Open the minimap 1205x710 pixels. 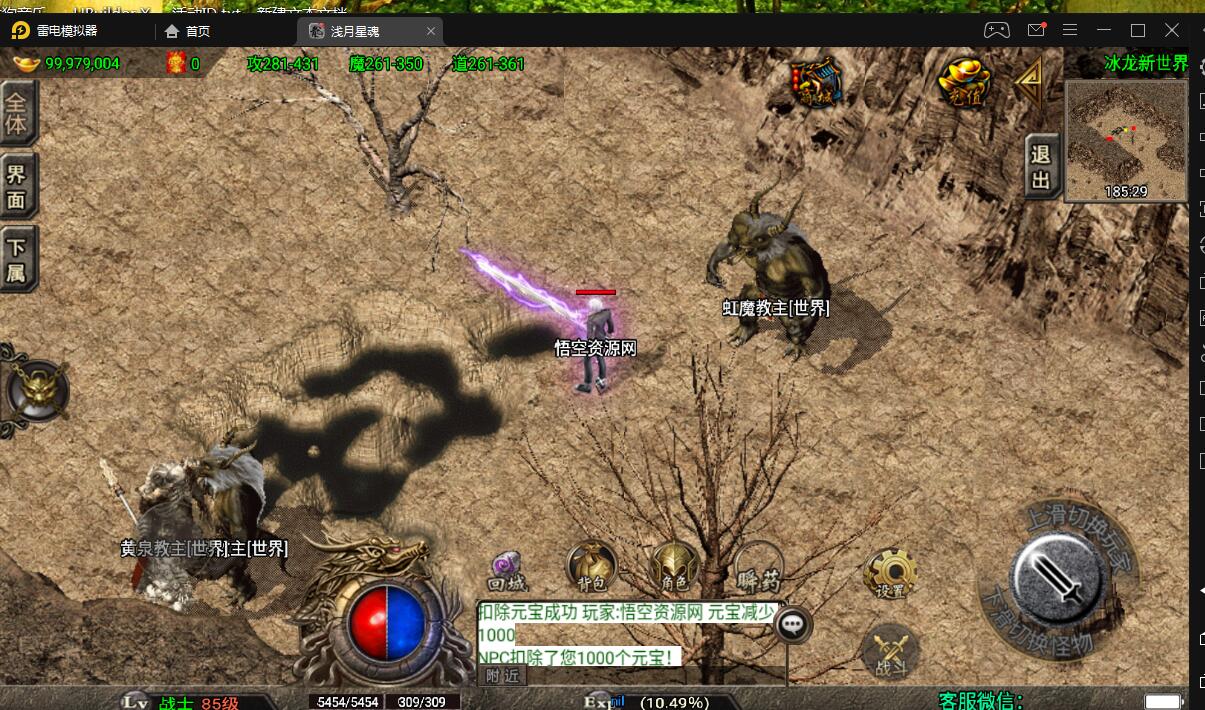pyautogui.click(x=1126, y=140)
